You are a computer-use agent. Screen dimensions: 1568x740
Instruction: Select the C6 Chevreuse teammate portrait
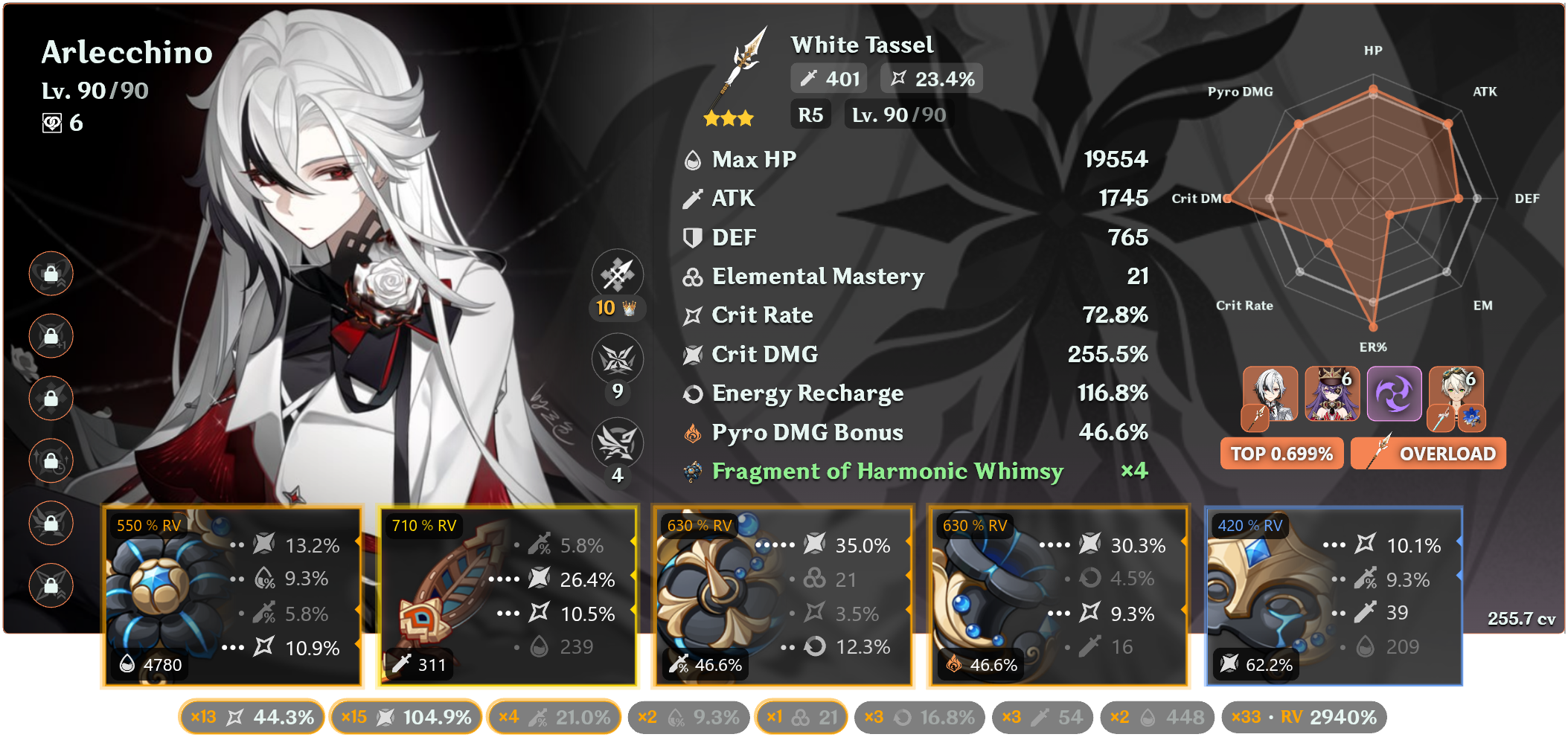click(x=1331, y=394)
